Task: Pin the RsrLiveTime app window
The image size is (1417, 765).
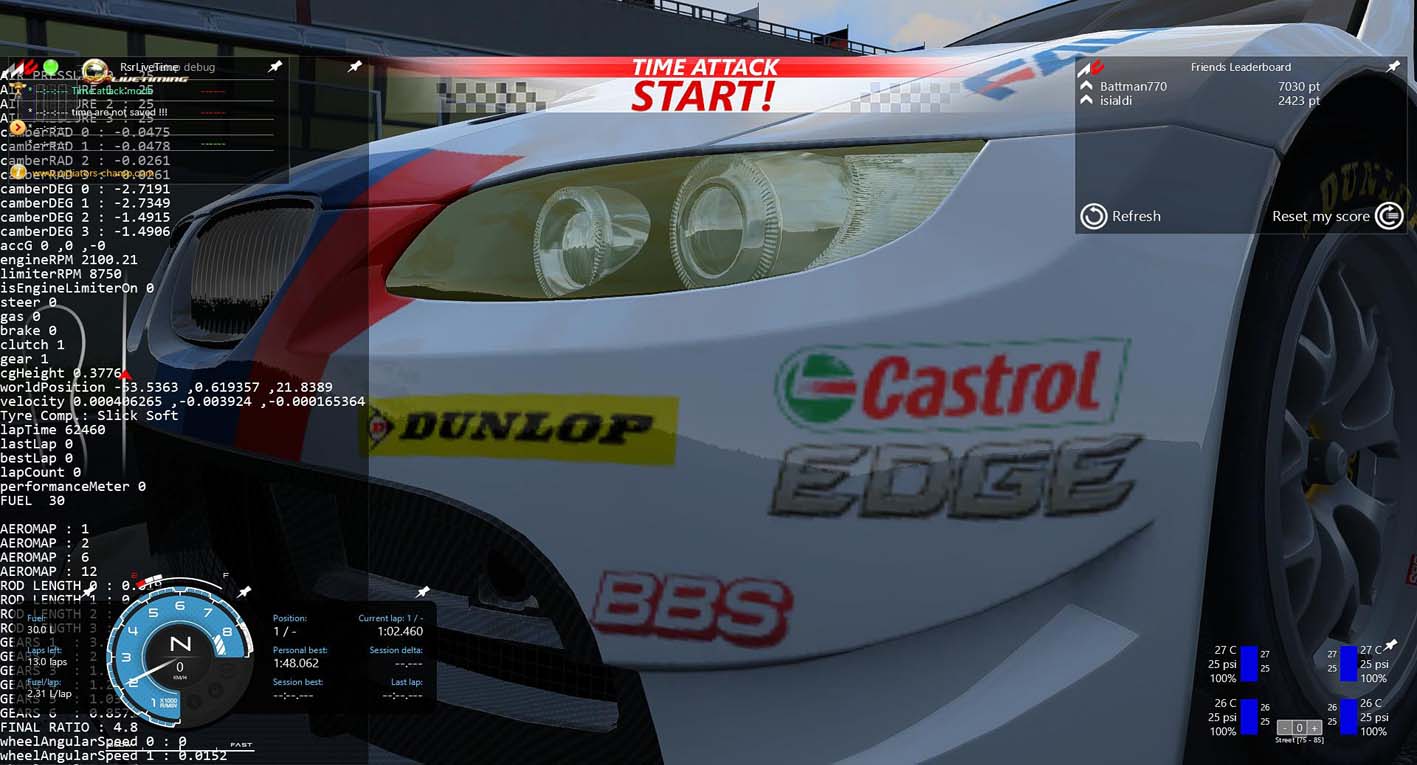Action: pyautogui.click(x=275, y=67)
